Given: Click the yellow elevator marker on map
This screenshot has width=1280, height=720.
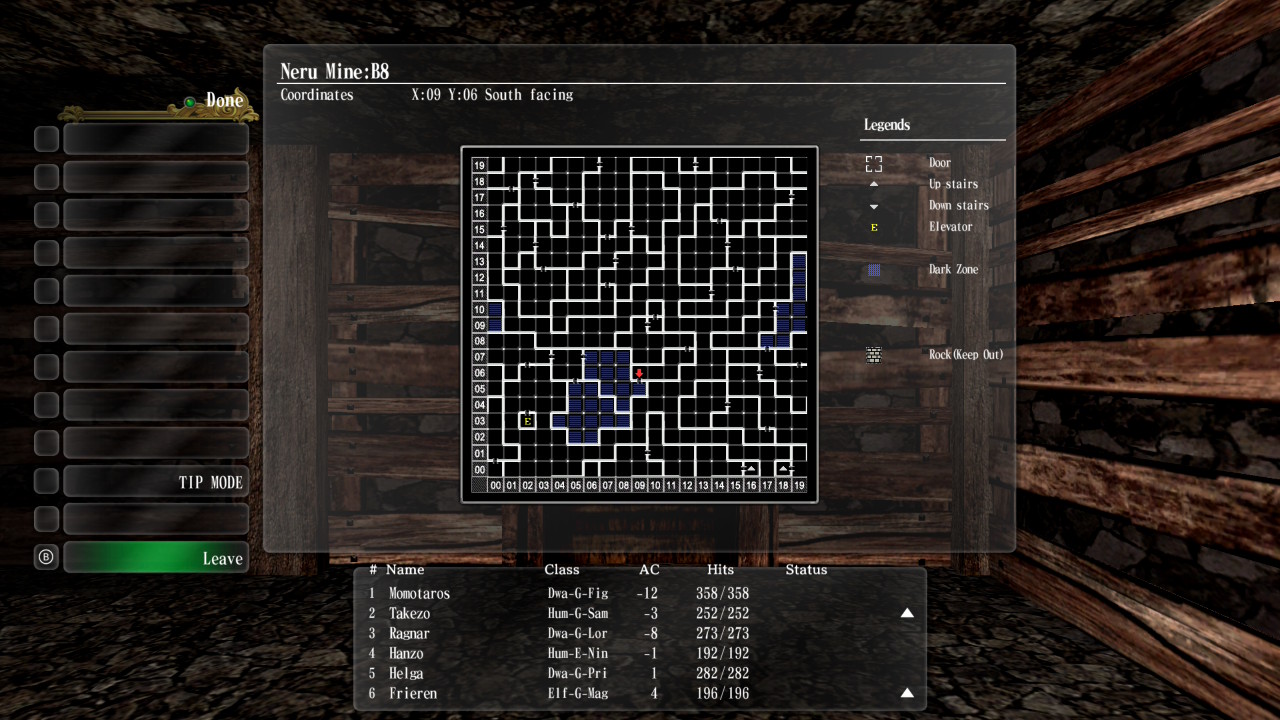Looking at the screenshot, I should 527,421.
